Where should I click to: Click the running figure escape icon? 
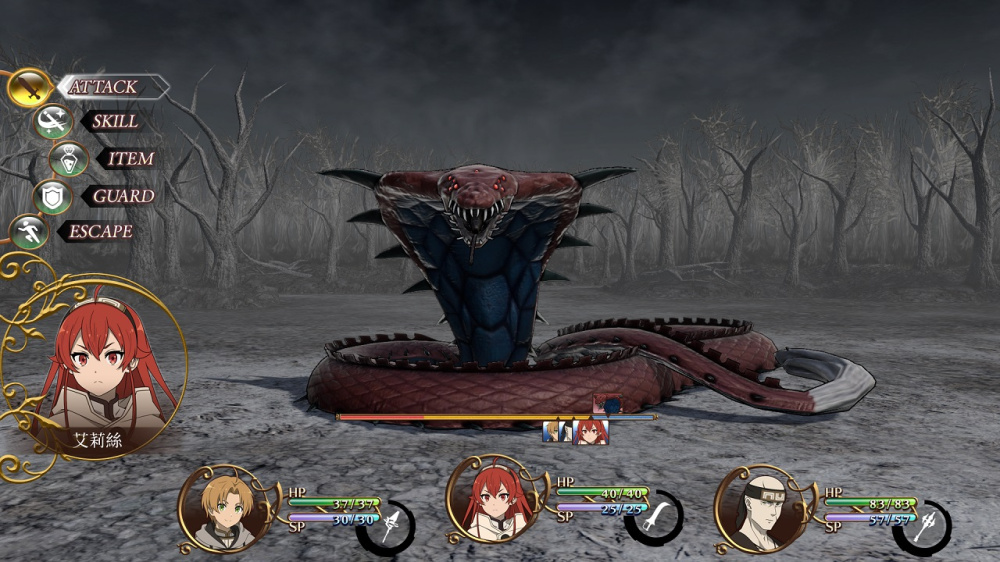[28, 232]
